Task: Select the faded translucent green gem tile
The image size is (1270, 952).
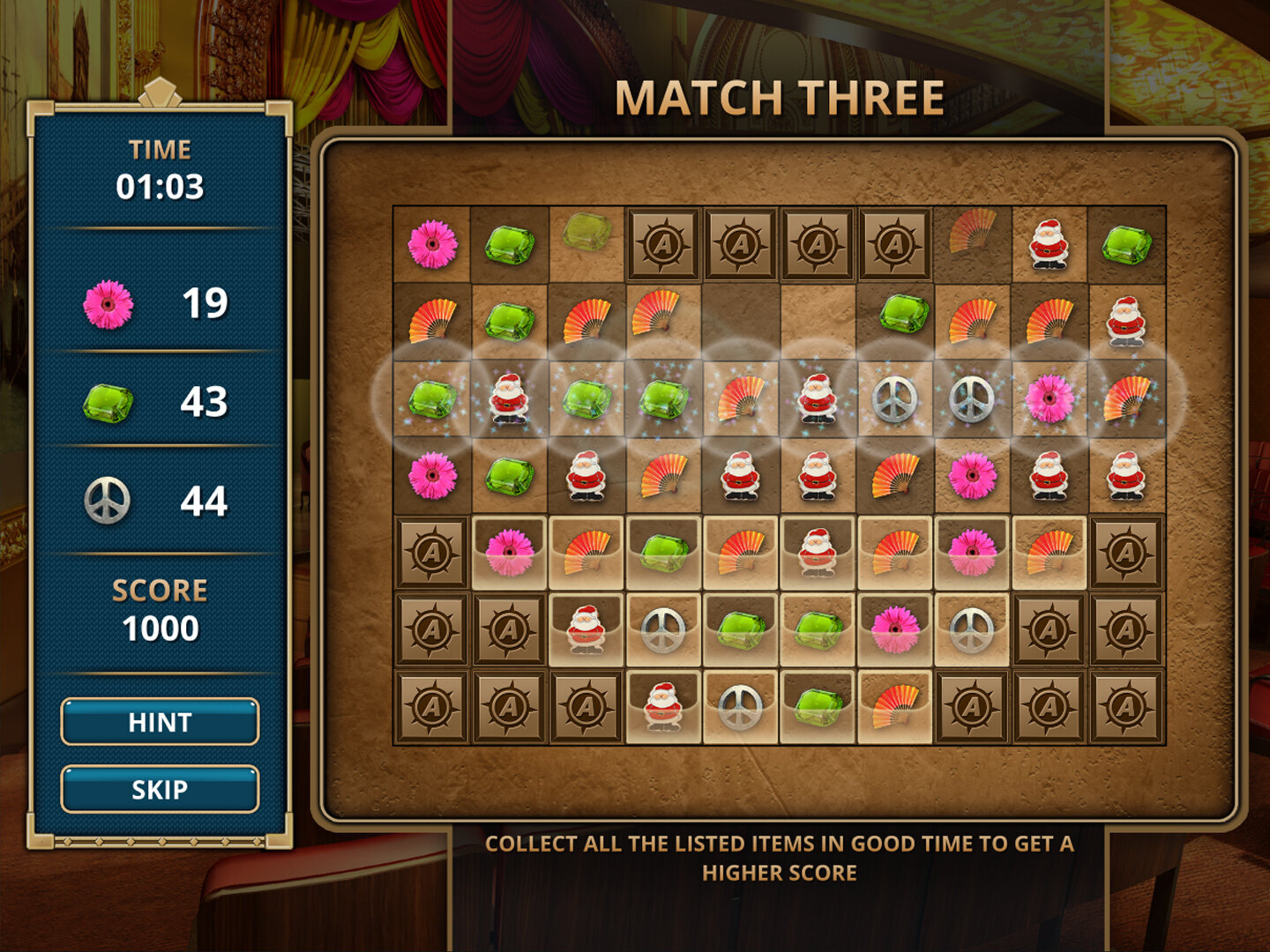Action: click(586, 232)
